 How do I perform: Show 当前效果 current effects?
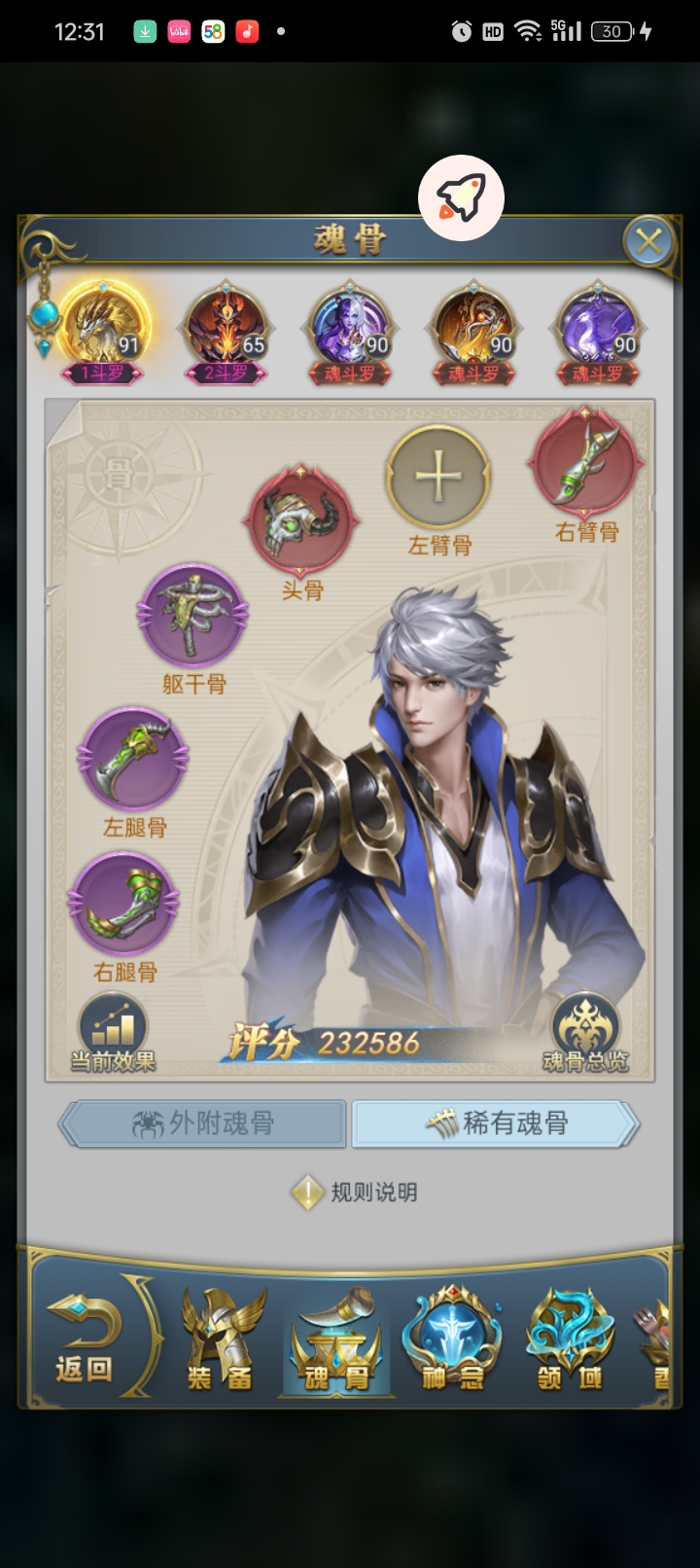coord(113,1033)
